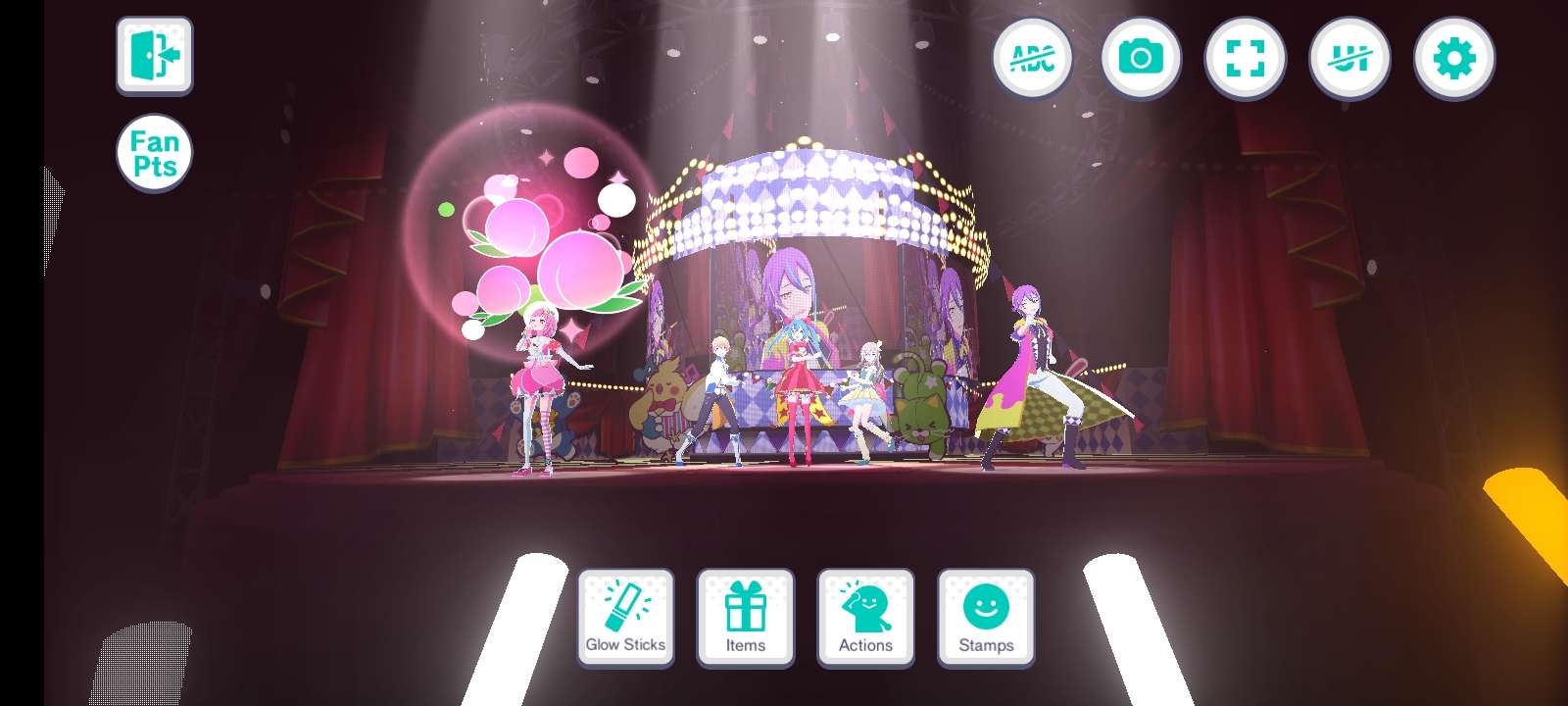
Task: Enter fullscreen with the brackets icon
Action: click(x=1245, y=58)
